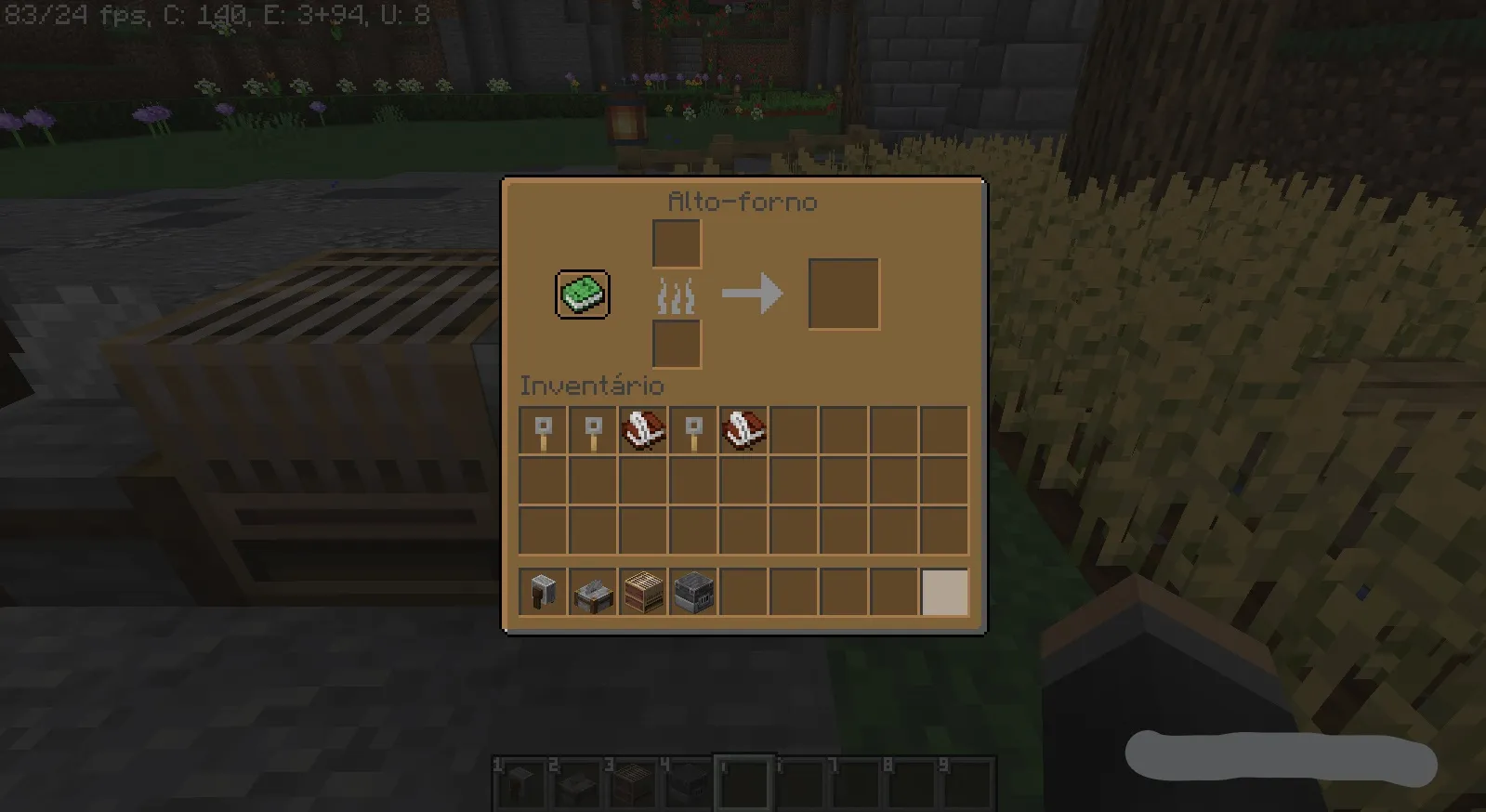This screenshot has height=812, width=1486.
Task: Click the smelting progress arrow
Action: point(753,294)
